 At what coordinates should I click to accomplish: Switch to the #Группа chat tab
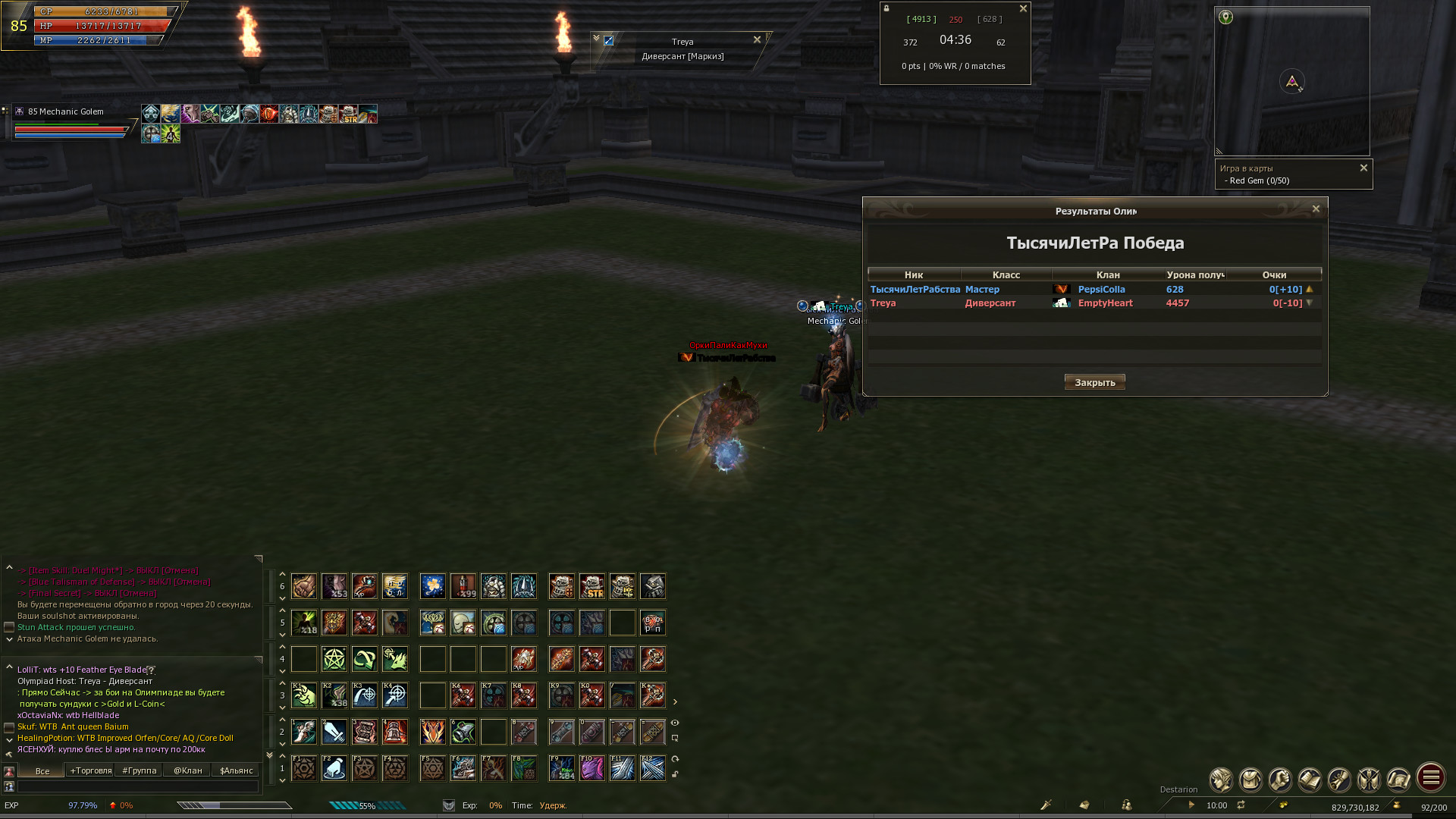(140, 770)
